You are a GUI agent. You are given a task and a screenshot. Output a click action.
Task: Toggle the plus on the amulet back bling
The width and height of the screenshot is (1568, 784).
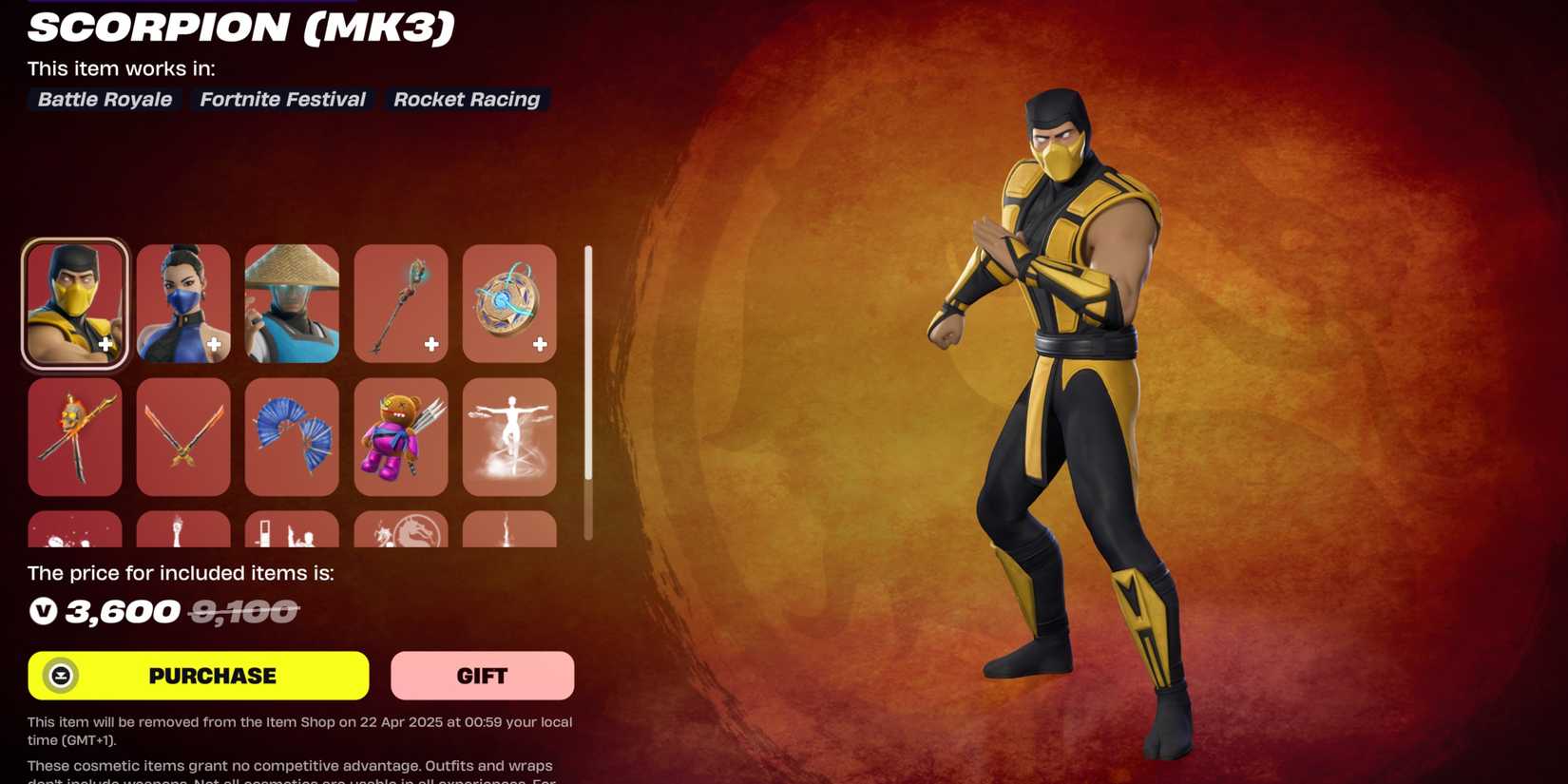click(540, 345)
